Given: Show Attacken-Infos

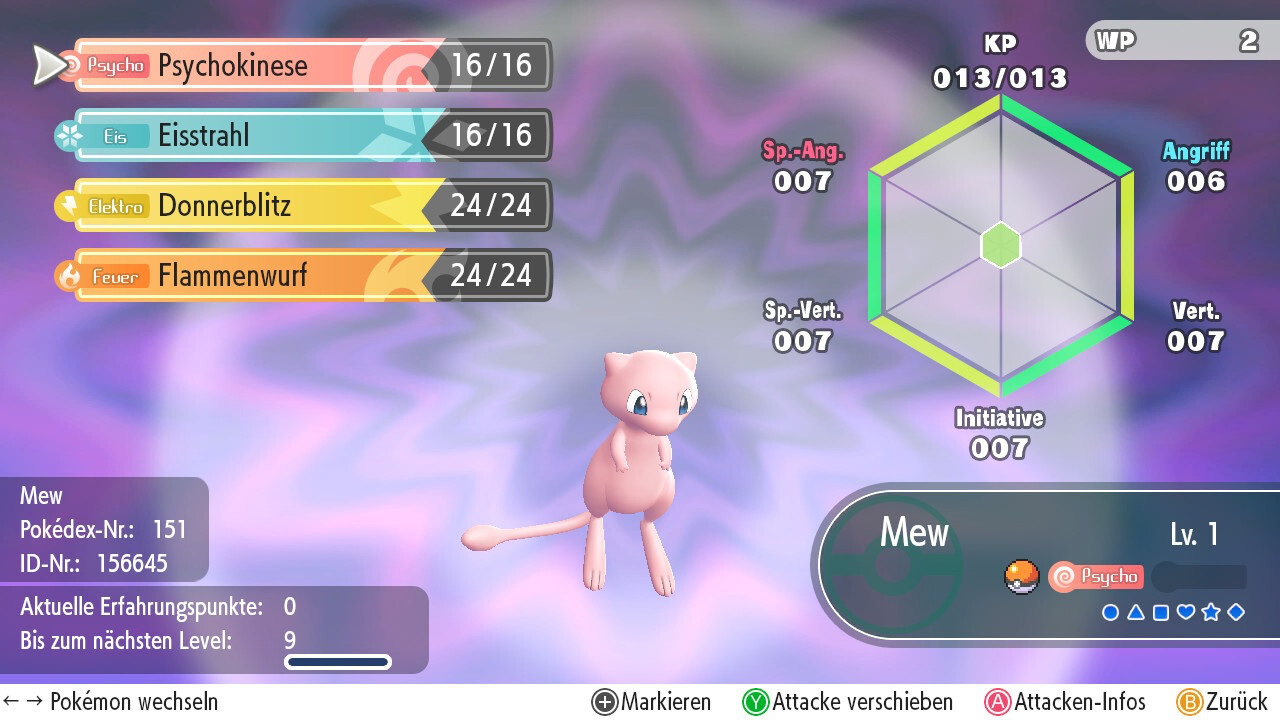Looking at the screenshot, I should pyautogui.click(x=1066, y=702).
